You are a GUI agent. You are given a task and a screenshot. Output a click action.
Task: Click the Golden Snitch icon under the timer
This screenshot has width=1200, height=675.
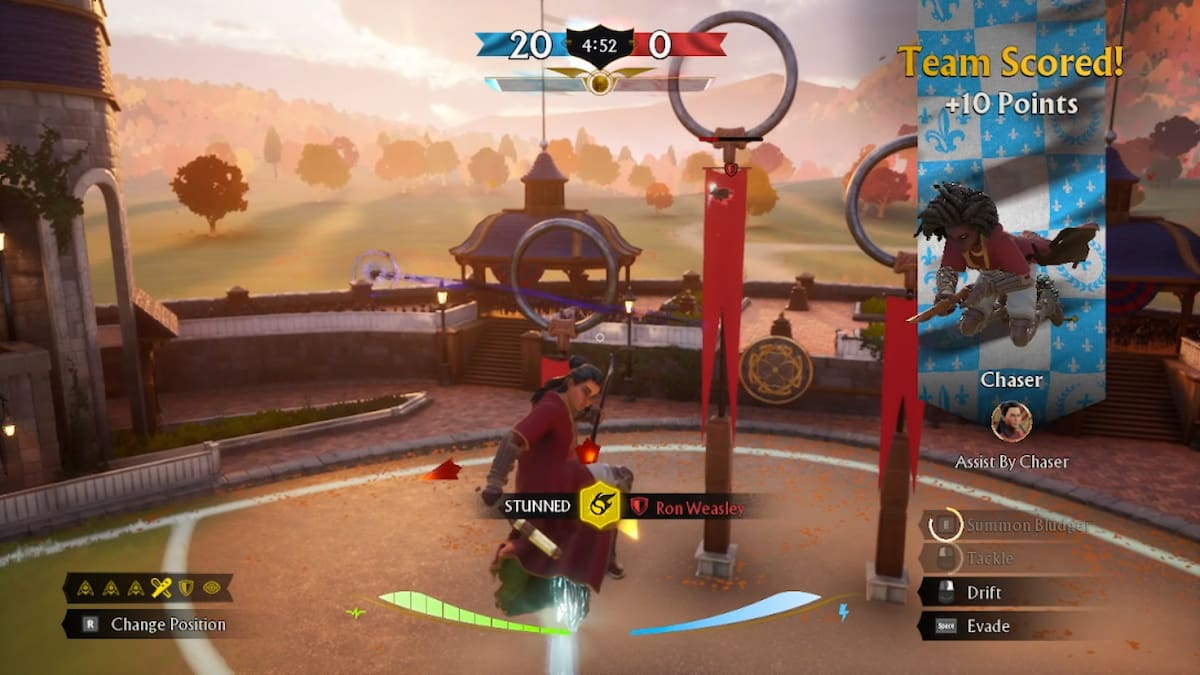(599, 82)
